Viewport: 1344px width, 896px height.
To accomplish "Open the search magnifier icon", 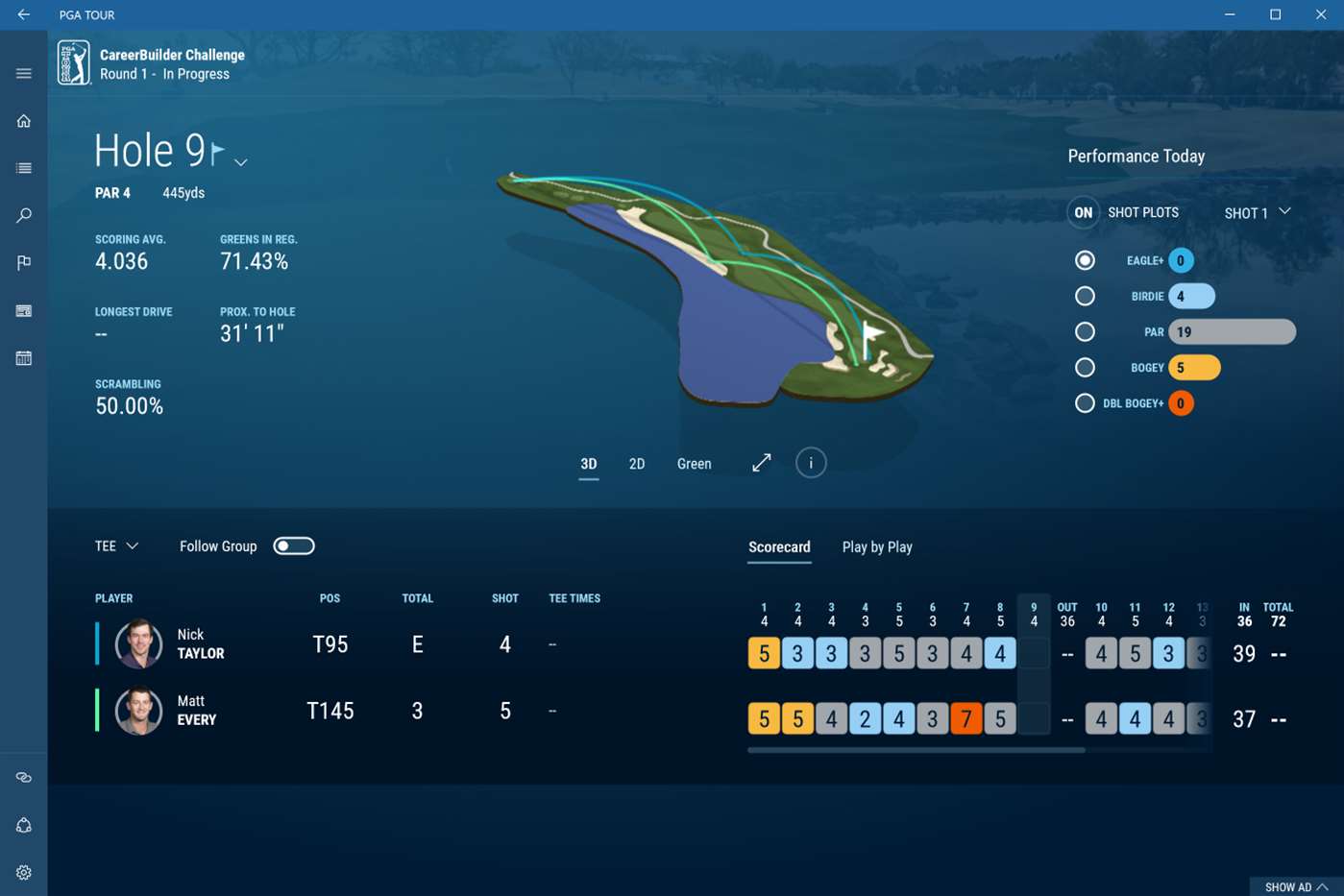I will click(24, 215).
